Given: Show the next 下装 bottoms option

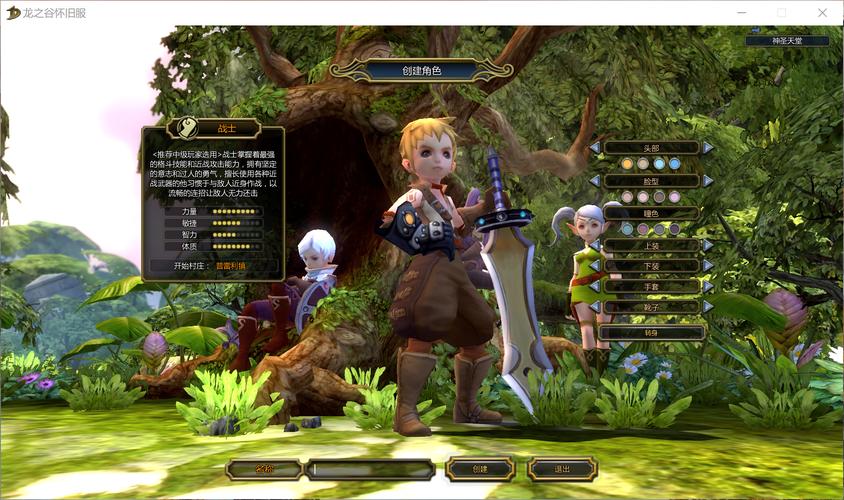Looking at the screenshot, I should pyautogui.click(x=708, y=266).
